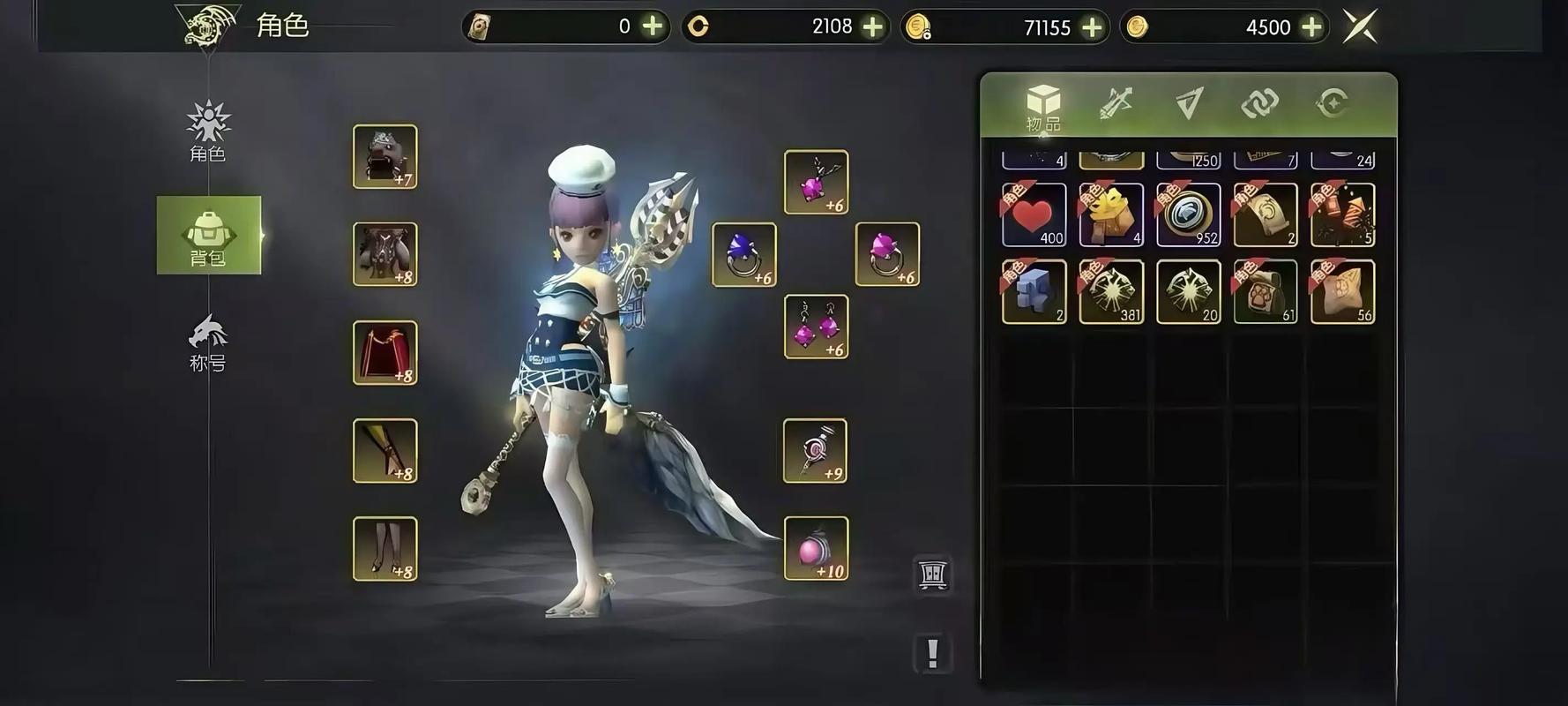Add more of the 4500 coin currency
The height and width of the screenshot is (706, 1568).
1311,27
